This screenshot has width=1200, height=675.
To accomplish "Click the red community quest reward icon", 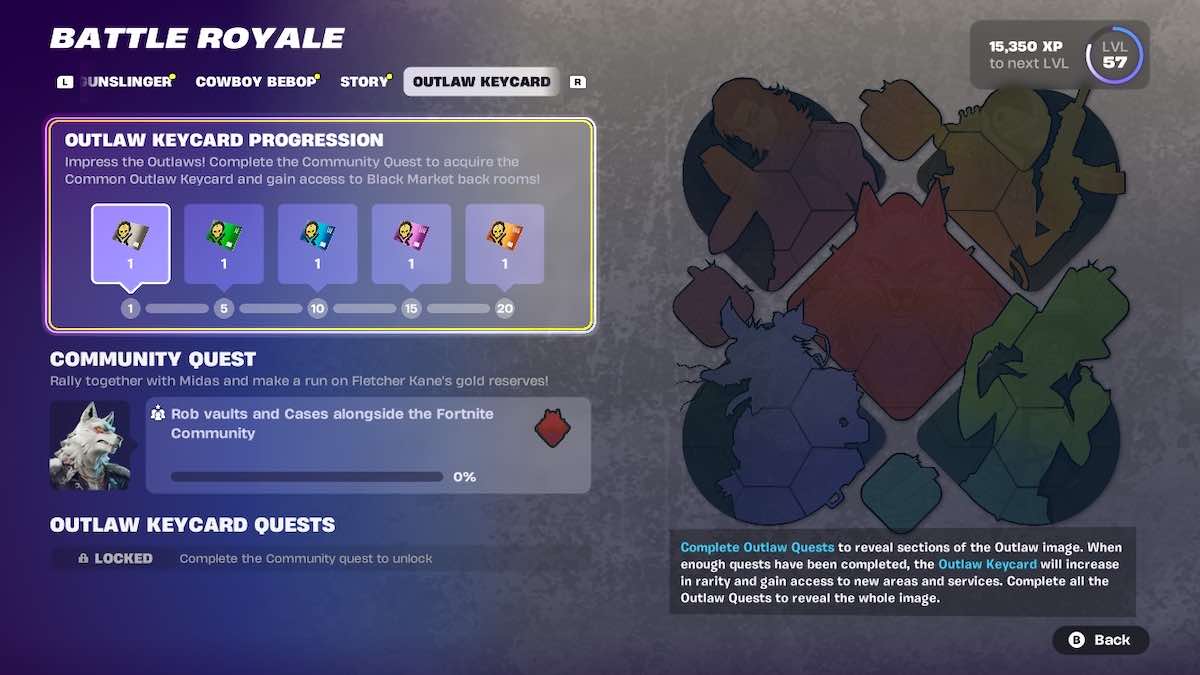I will 552,429.
